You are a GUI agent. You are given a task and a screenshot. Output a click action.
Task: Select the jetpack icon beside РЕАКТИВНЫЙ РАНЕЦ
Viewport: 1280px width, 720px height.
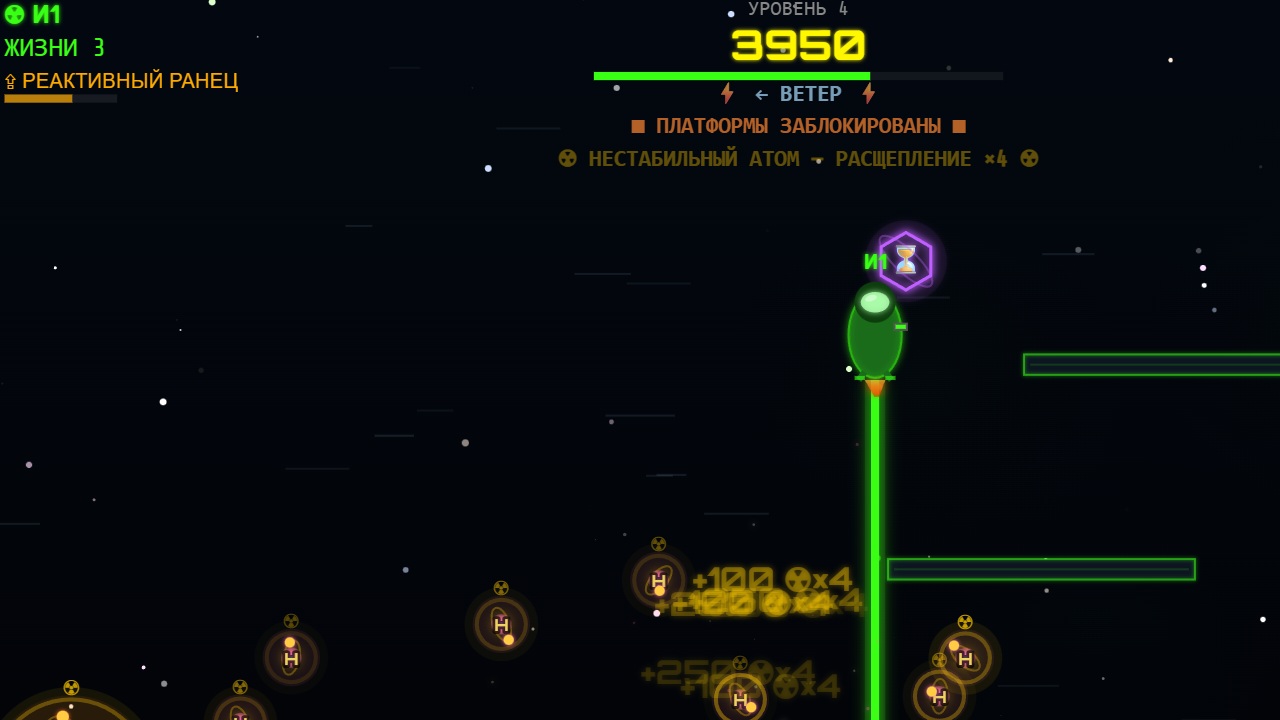point(11,81)
